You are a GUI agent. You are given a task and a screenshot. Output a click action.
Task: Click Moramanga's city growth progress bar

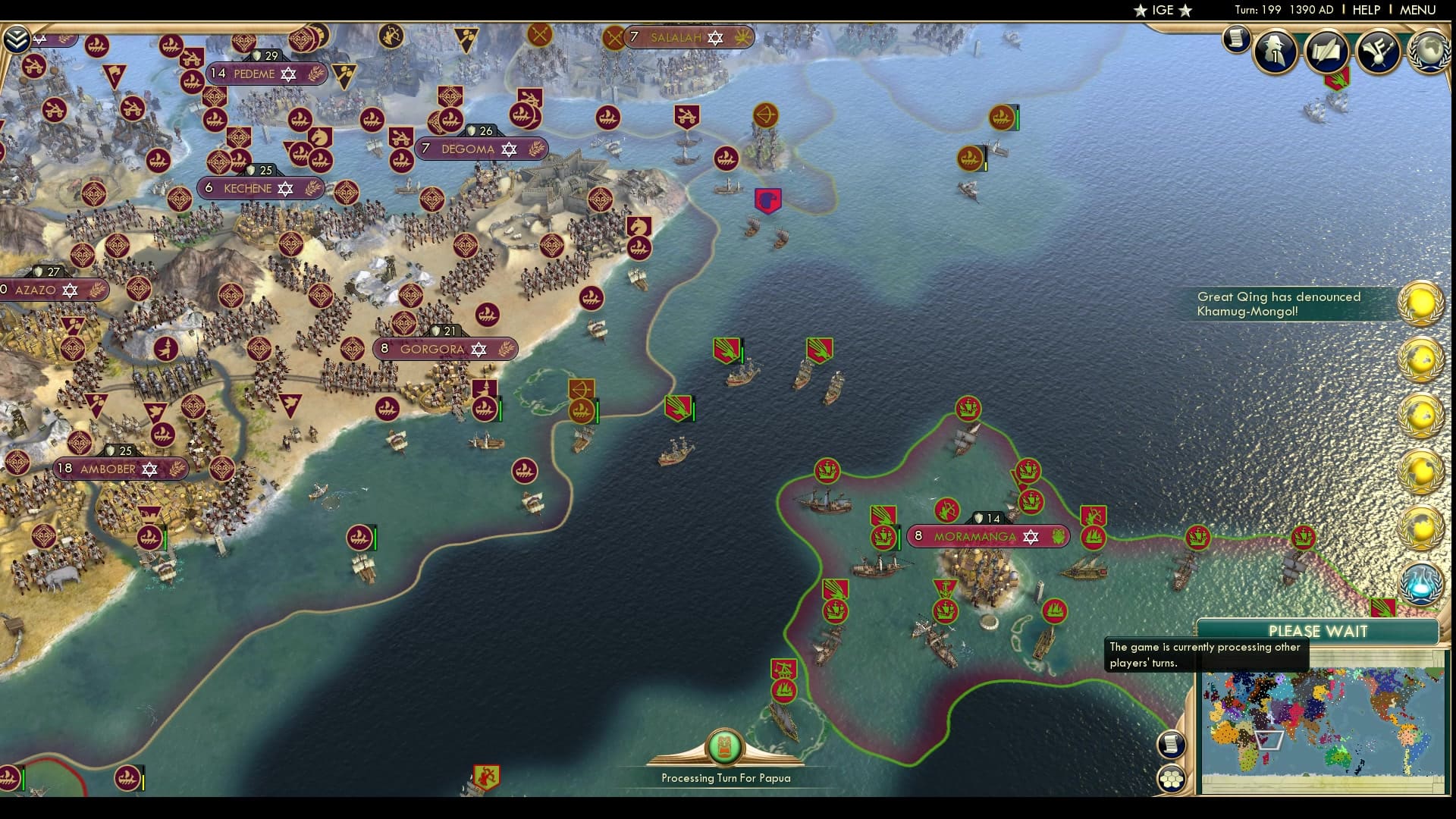tap(899, 538)
